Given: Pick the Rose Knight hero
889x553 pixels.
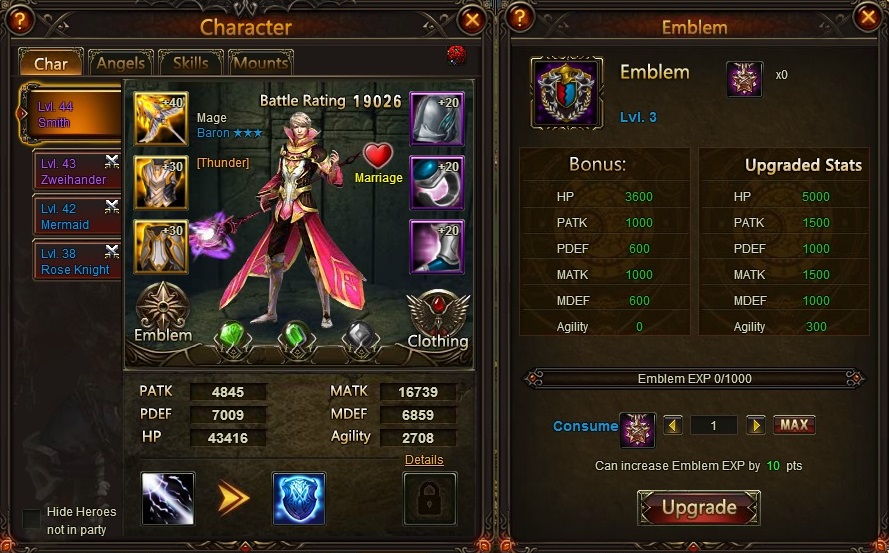Looking at the screenshot, I should 77,262.
